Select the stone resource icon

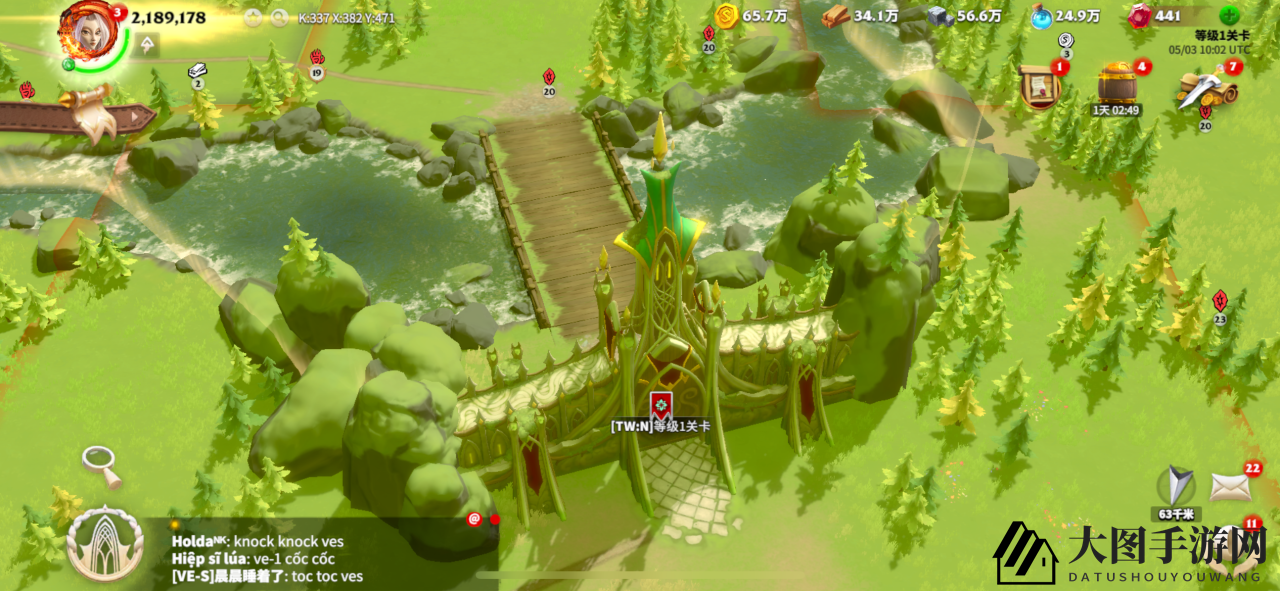click(x=938, y=16)
